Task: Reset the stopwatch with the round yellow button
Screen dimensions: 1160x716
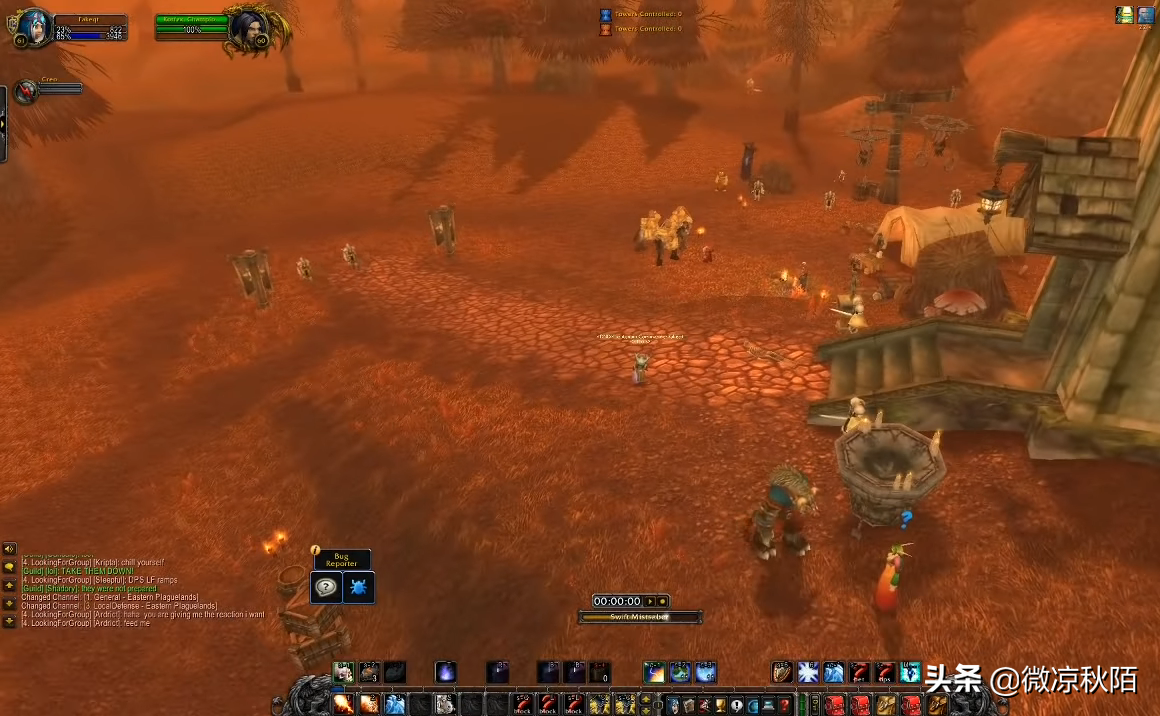Action: click(x=662, y=601)
